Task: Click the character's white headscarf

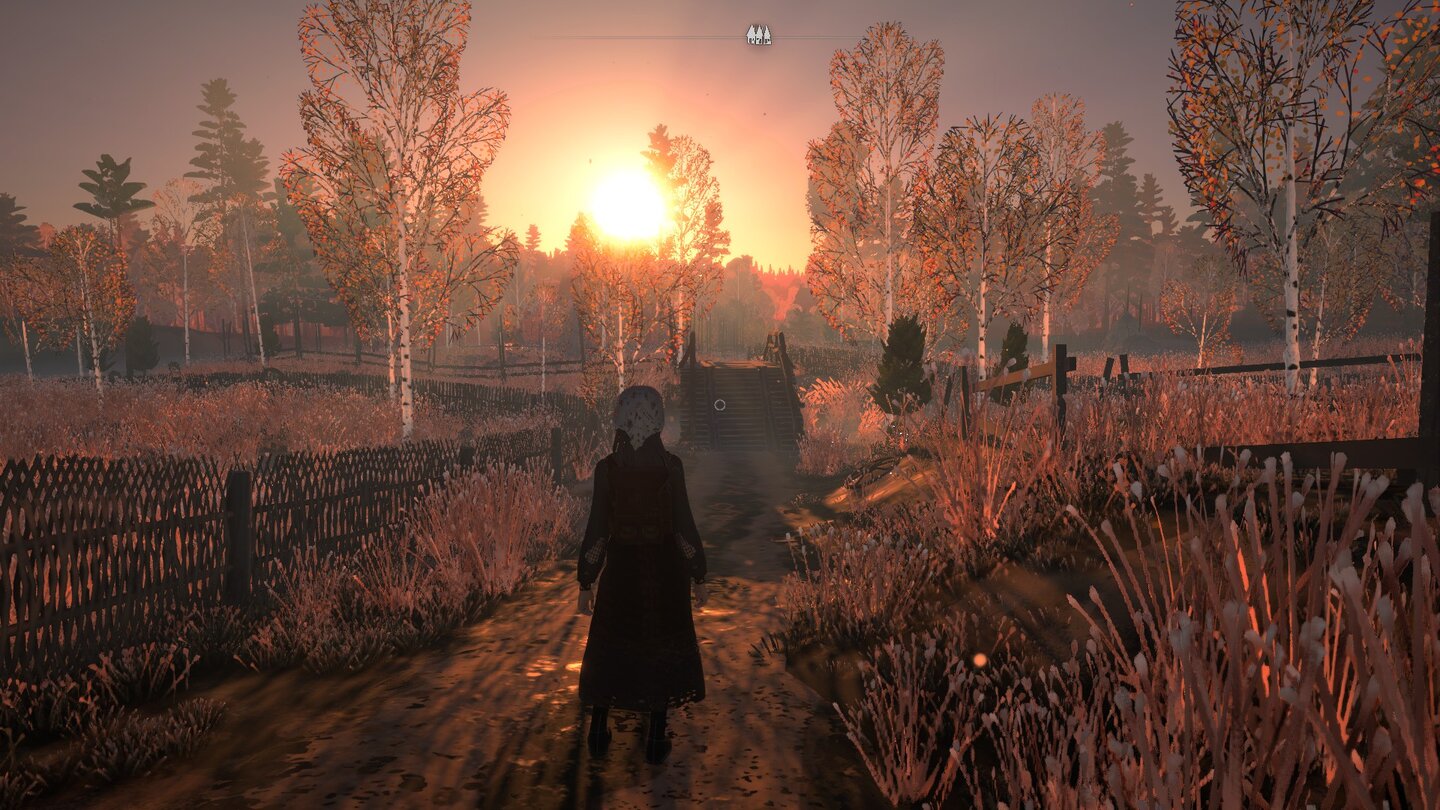Action: pyautogui.click(x=641, y=410)
